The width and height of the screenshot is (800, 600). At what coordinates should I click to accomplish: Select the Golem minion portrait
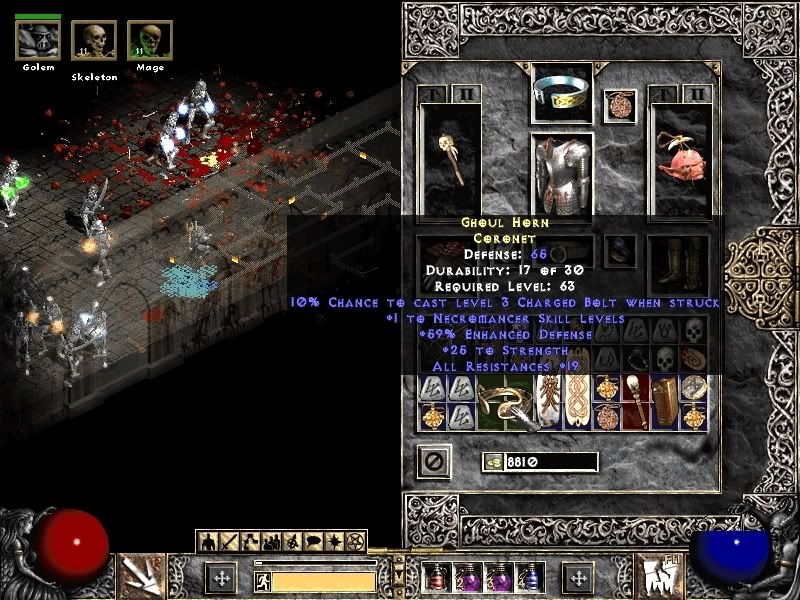pos(38,40)
